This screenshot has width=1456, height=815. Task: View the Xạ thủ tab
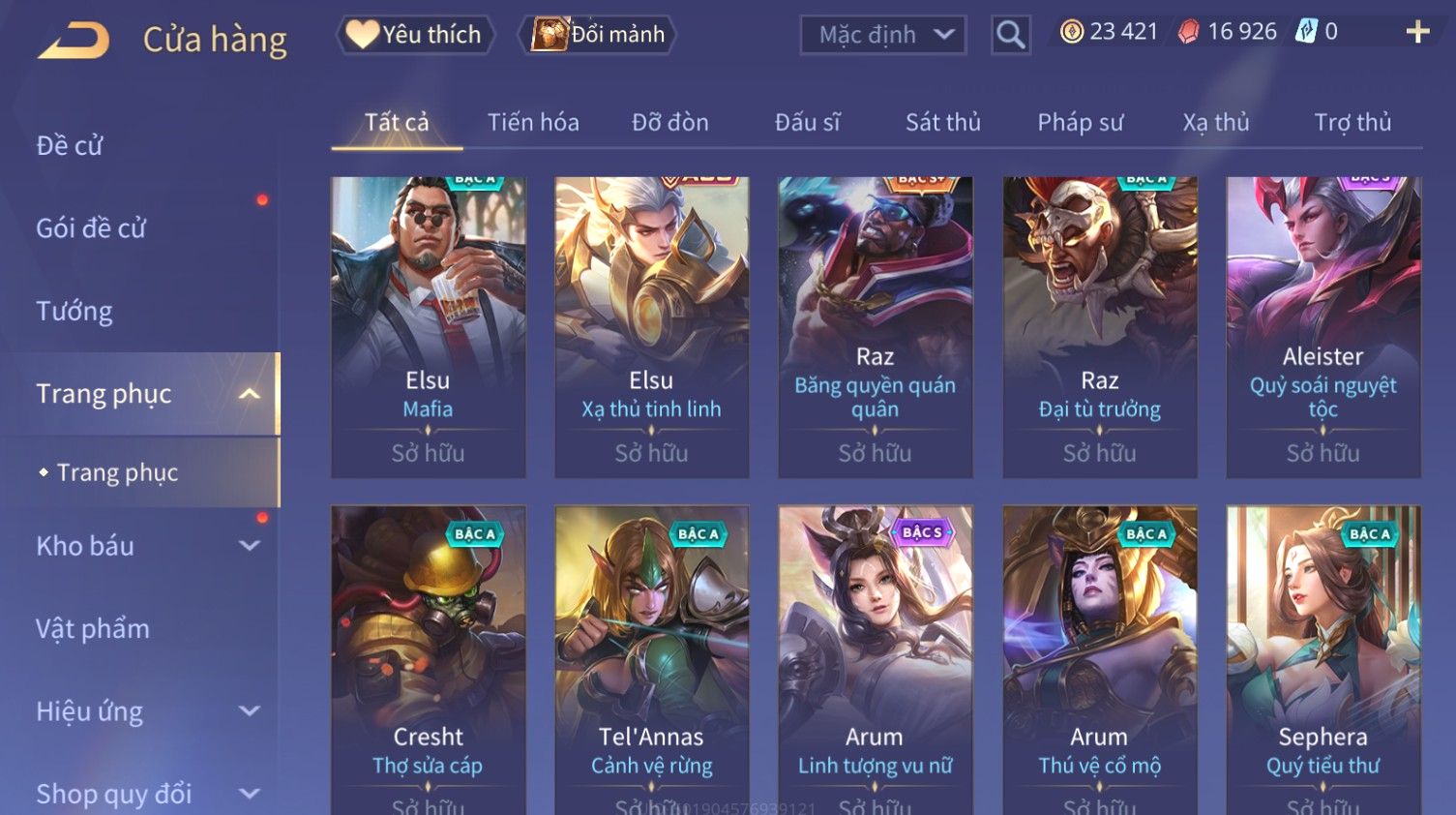[x=1215, y=123]
